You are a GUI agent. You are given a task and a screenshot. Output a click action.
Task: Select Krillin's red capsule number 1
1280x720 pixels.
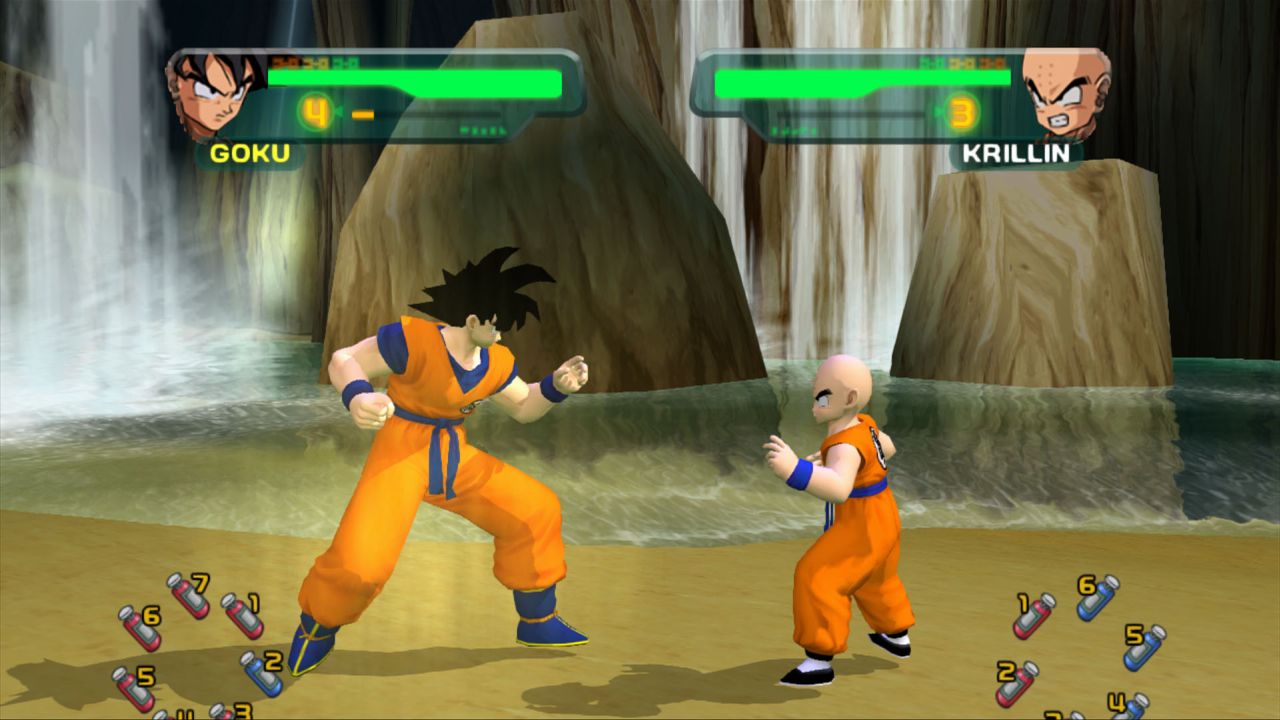pos(1034,615)
